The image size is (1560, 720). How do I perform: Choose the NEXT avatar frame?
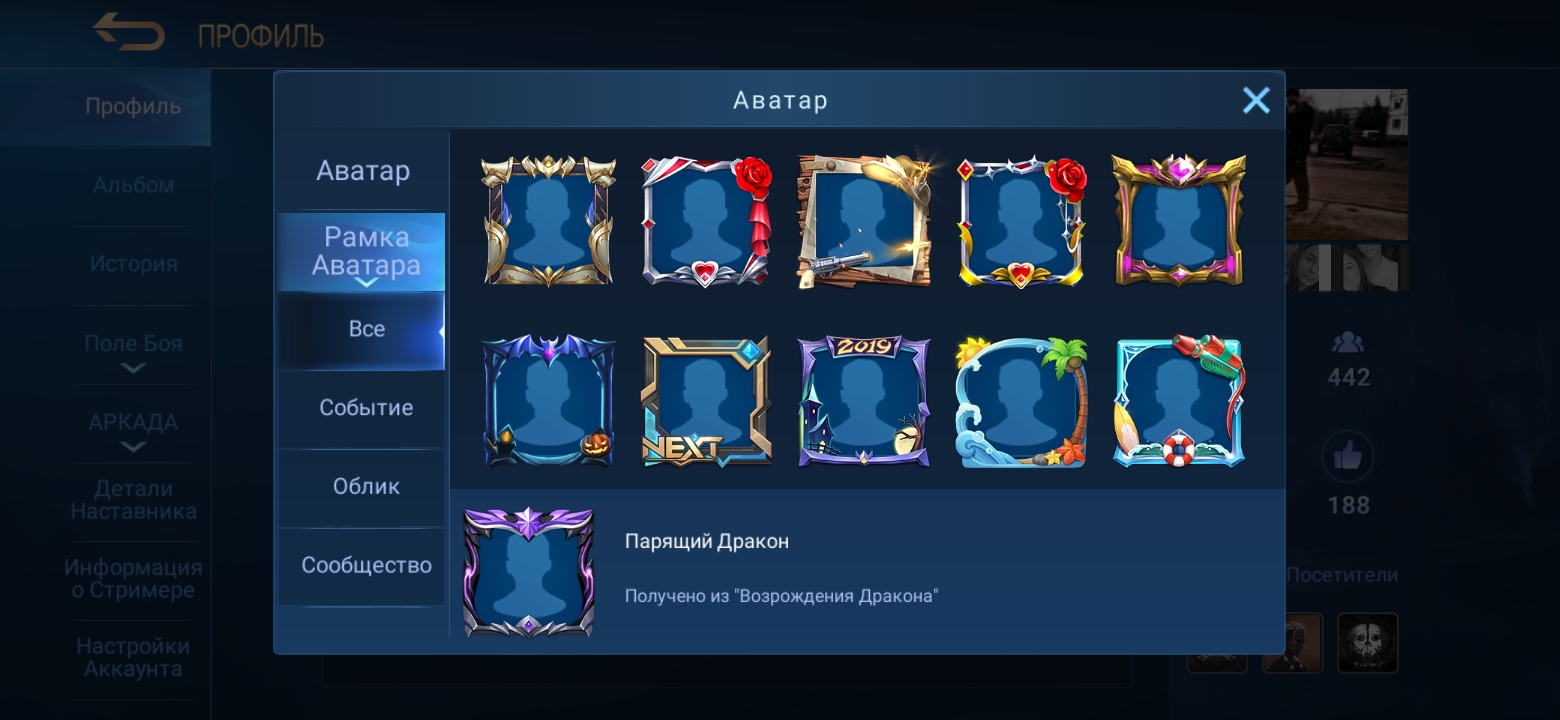tap(706, 400)
